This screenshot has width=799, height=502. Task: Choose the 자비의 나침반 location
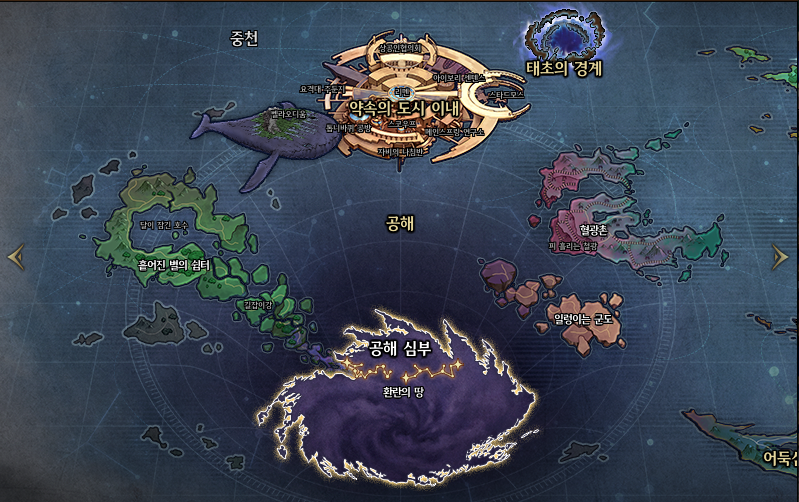coord(401,152)
